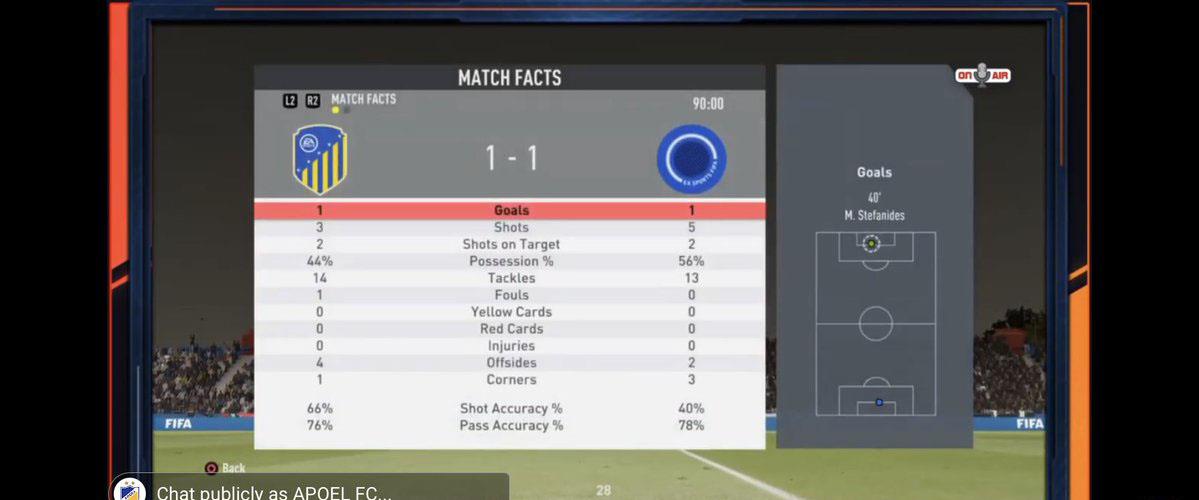Select the highlighted Goals stat row
This screenshot has width=1199, height=500.
[510, 211]
